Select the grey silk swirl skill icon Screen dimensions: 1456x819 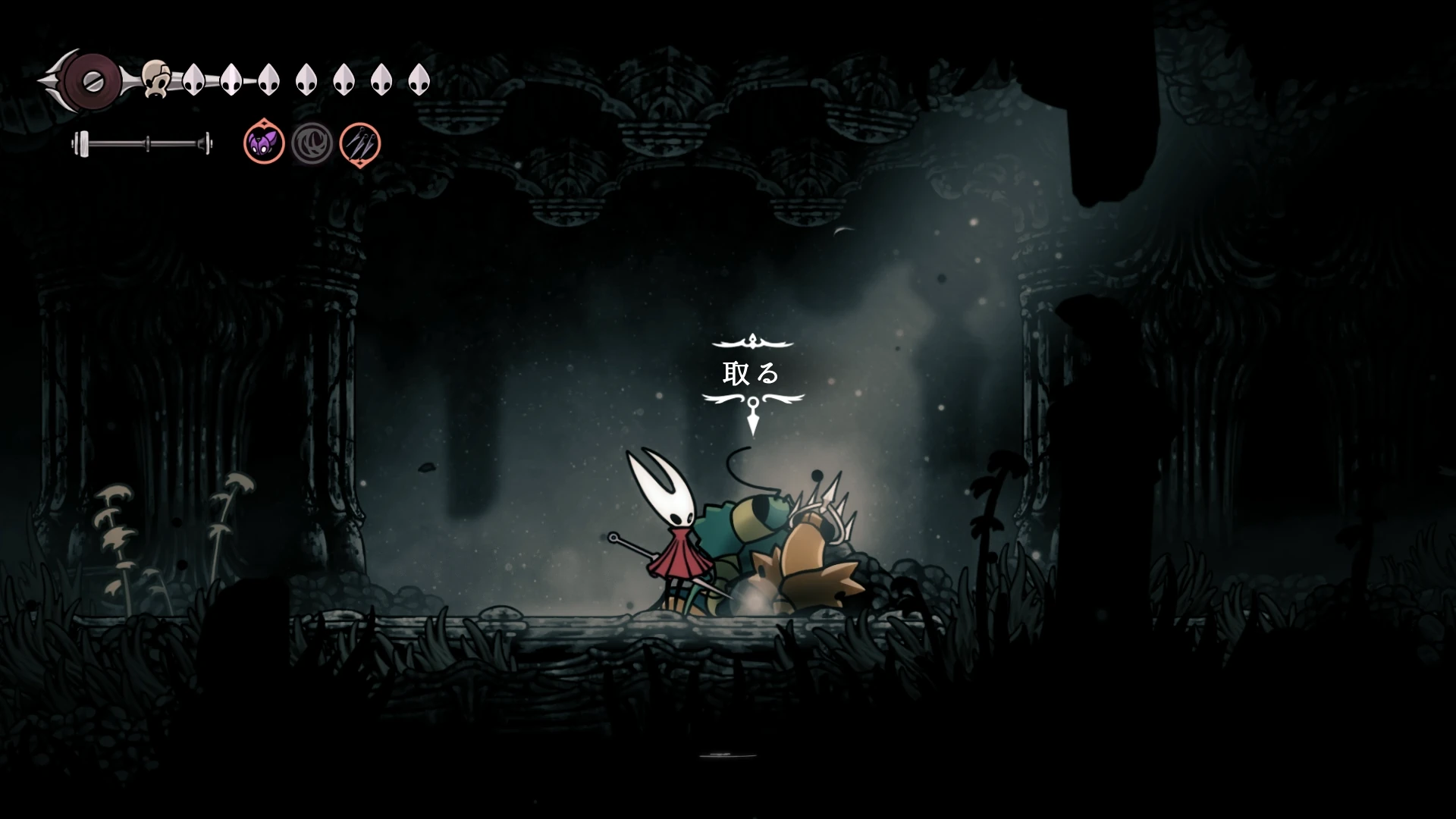[312, 143]
